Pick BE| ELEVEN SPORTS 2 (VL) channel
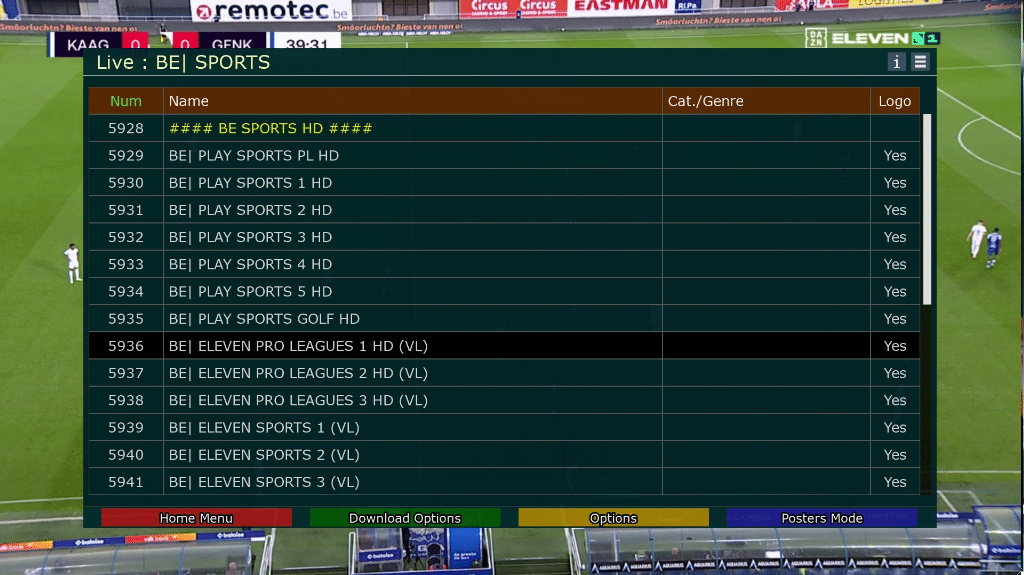Screen dimensions: 1024x575 click(x=264, y=455)
